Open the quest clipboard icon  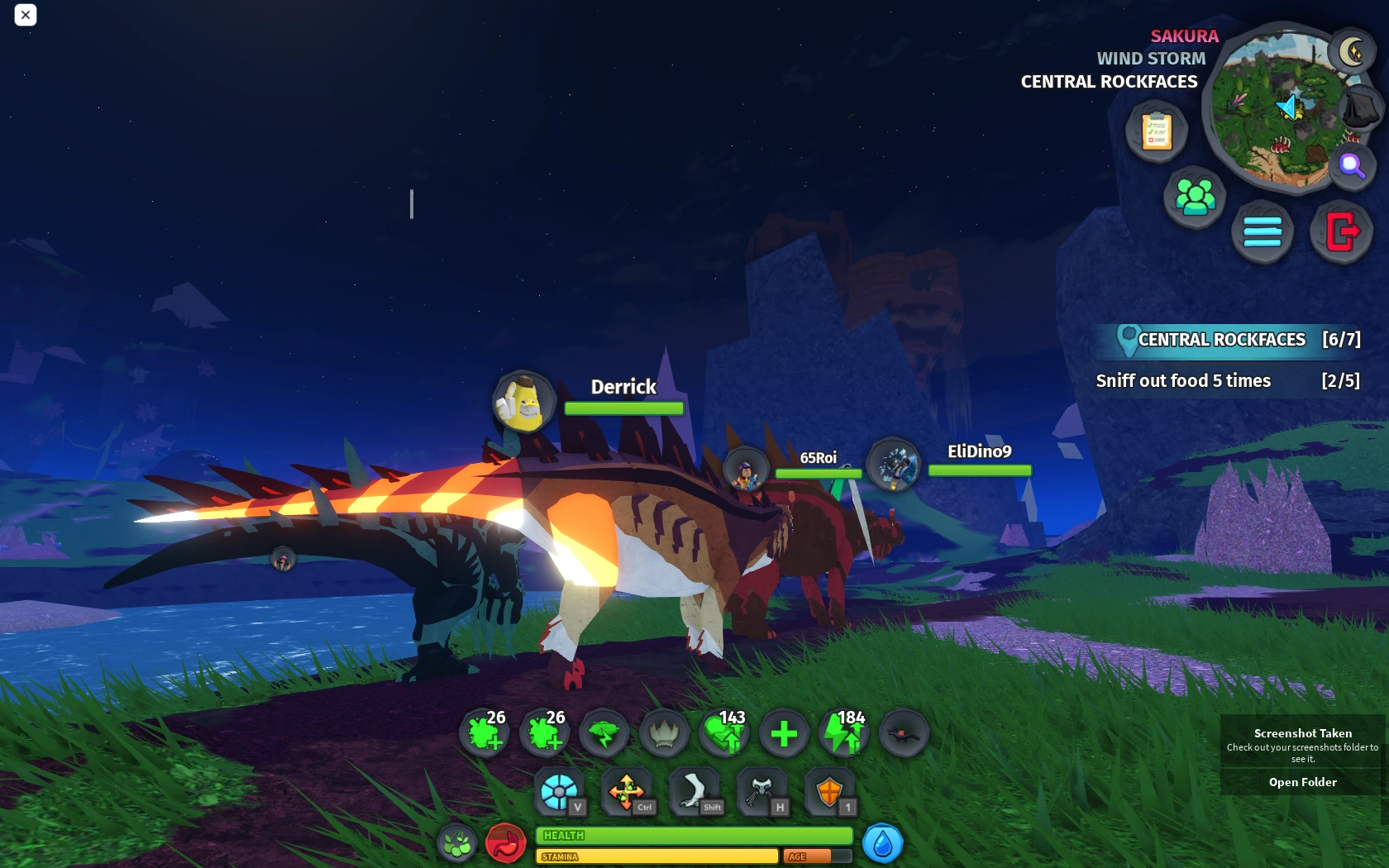1156,131
